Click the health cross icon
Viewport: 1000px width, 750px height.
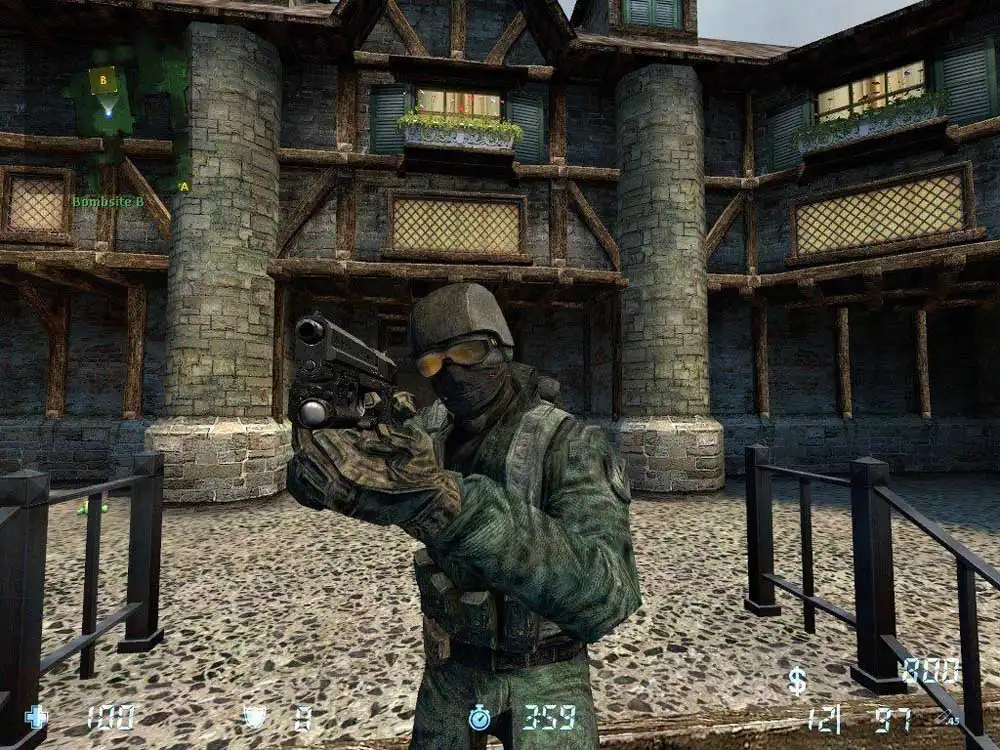(x=37, y=716)
